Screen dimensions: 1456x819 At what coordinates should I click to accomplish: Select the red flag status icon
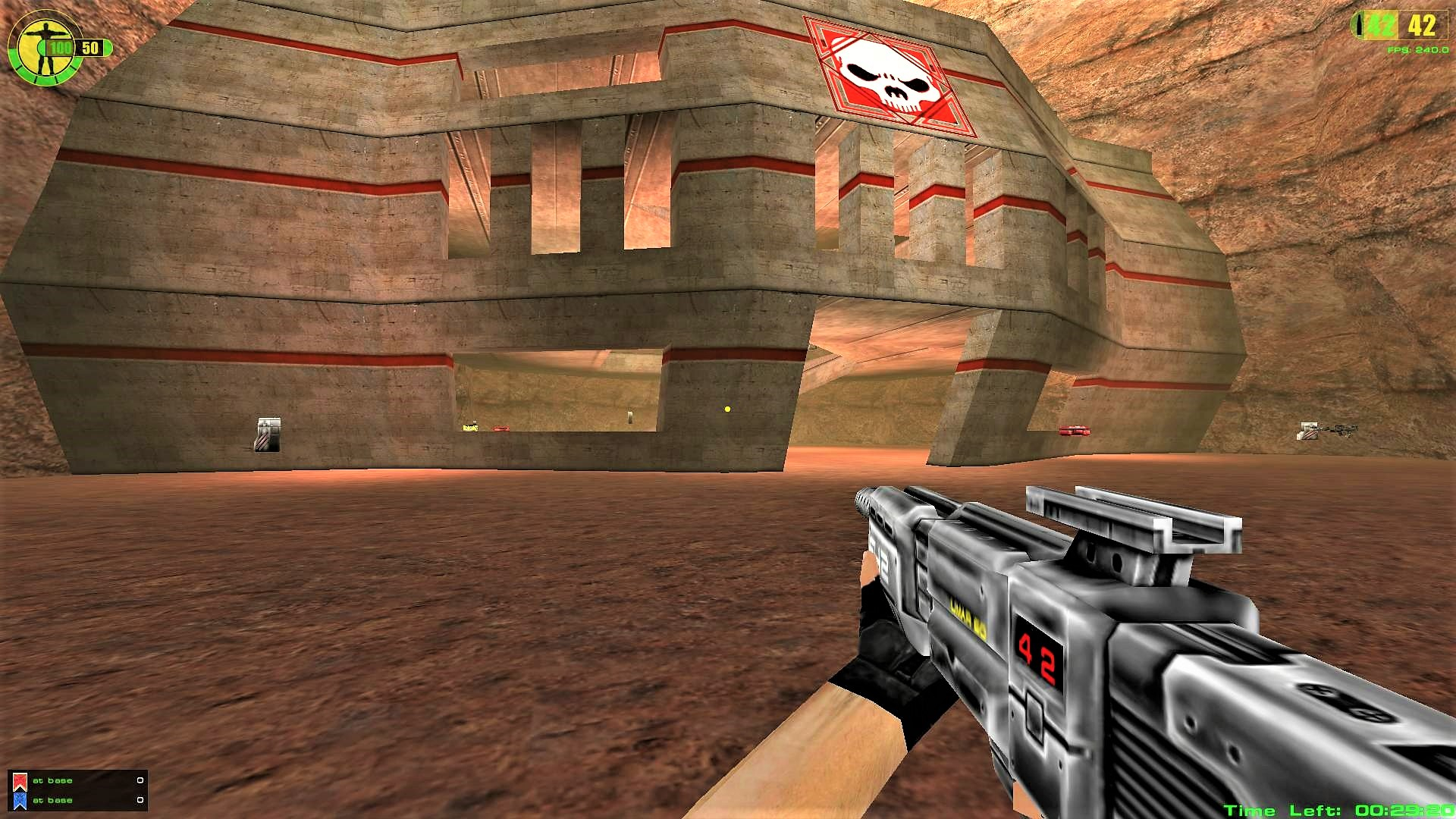[x=20, y=781]
